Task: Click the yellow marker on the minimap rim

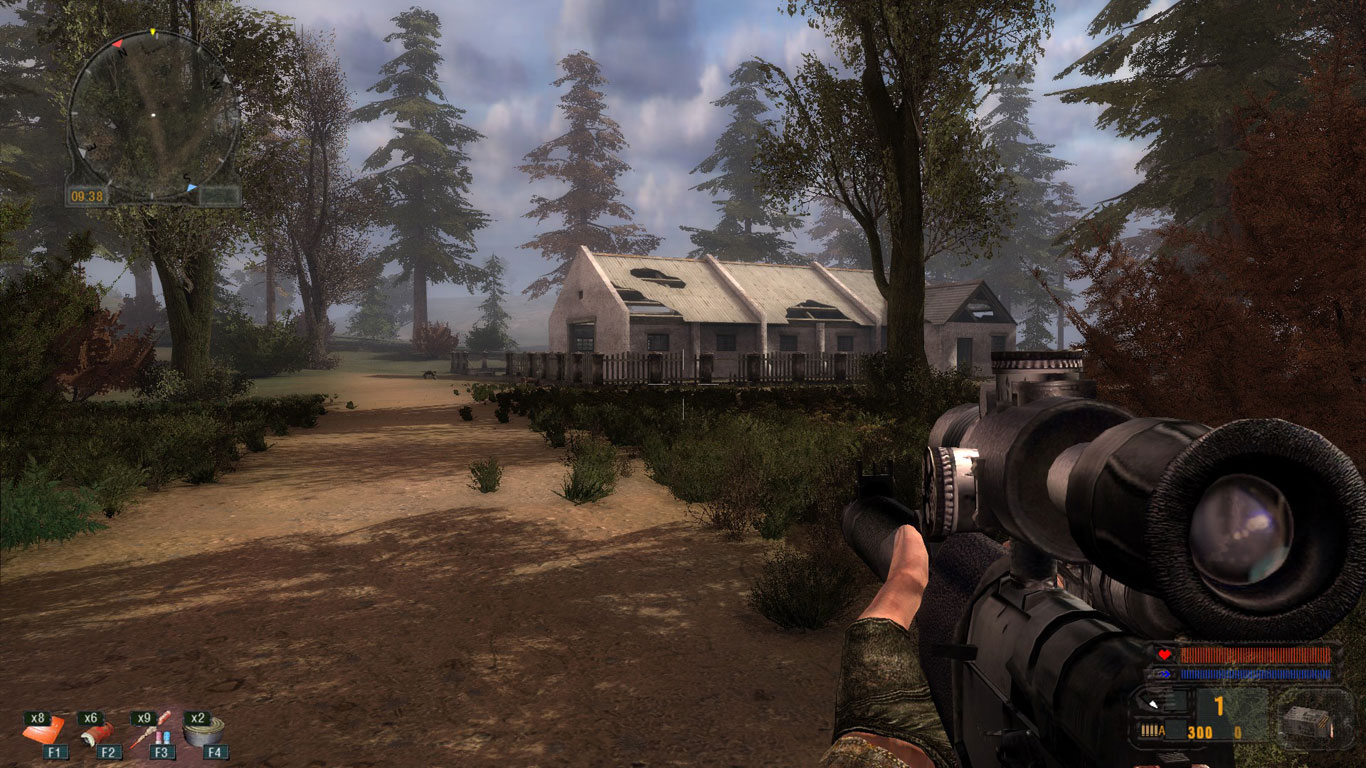Action: (152, 32)
